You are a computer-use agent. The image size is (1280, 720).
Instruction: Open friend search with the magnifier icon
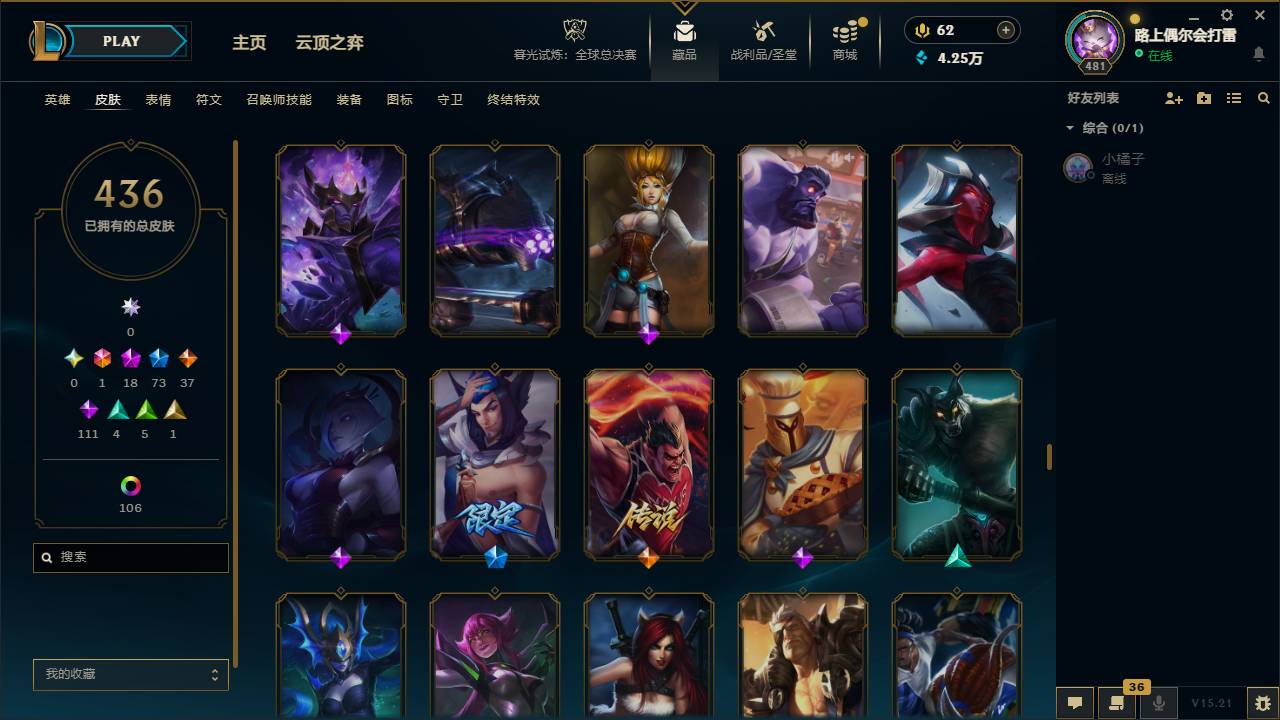coord(1264,98)
